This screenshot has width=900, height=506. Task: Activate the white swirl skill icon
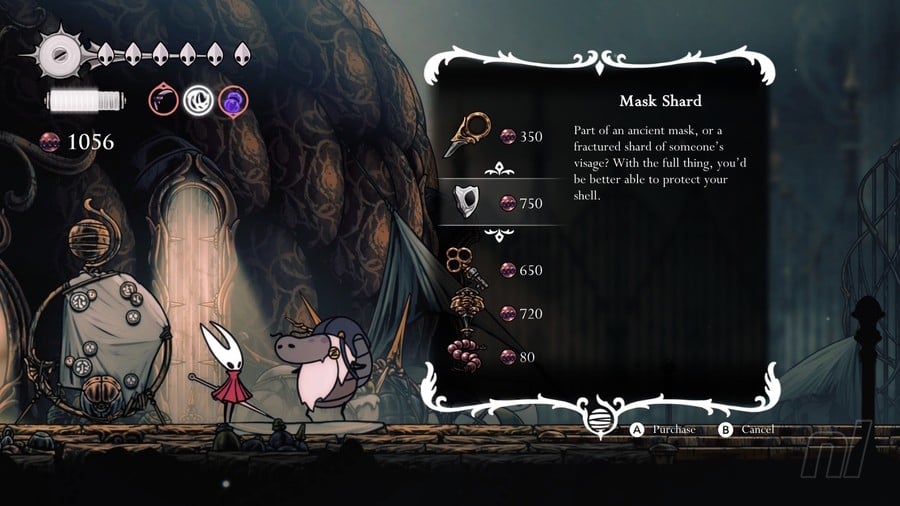197,99
